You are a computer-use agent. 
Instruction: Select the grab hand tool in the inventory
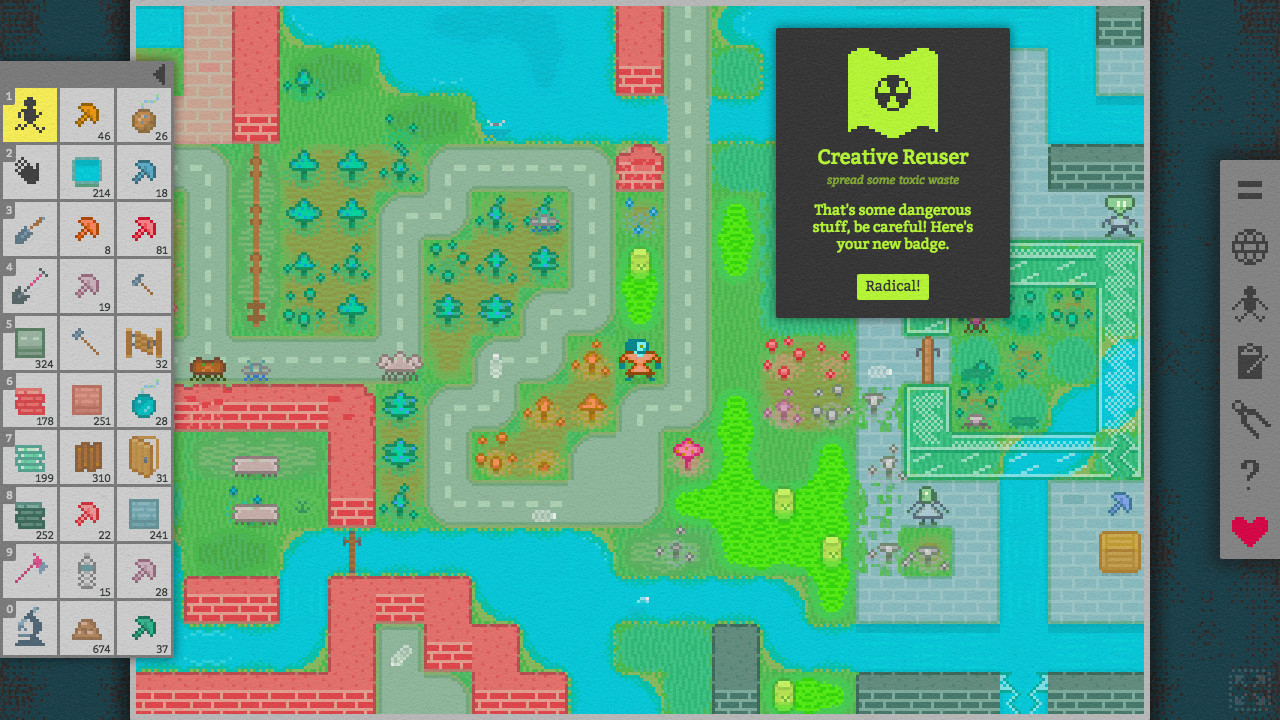(x=30, y=172)
